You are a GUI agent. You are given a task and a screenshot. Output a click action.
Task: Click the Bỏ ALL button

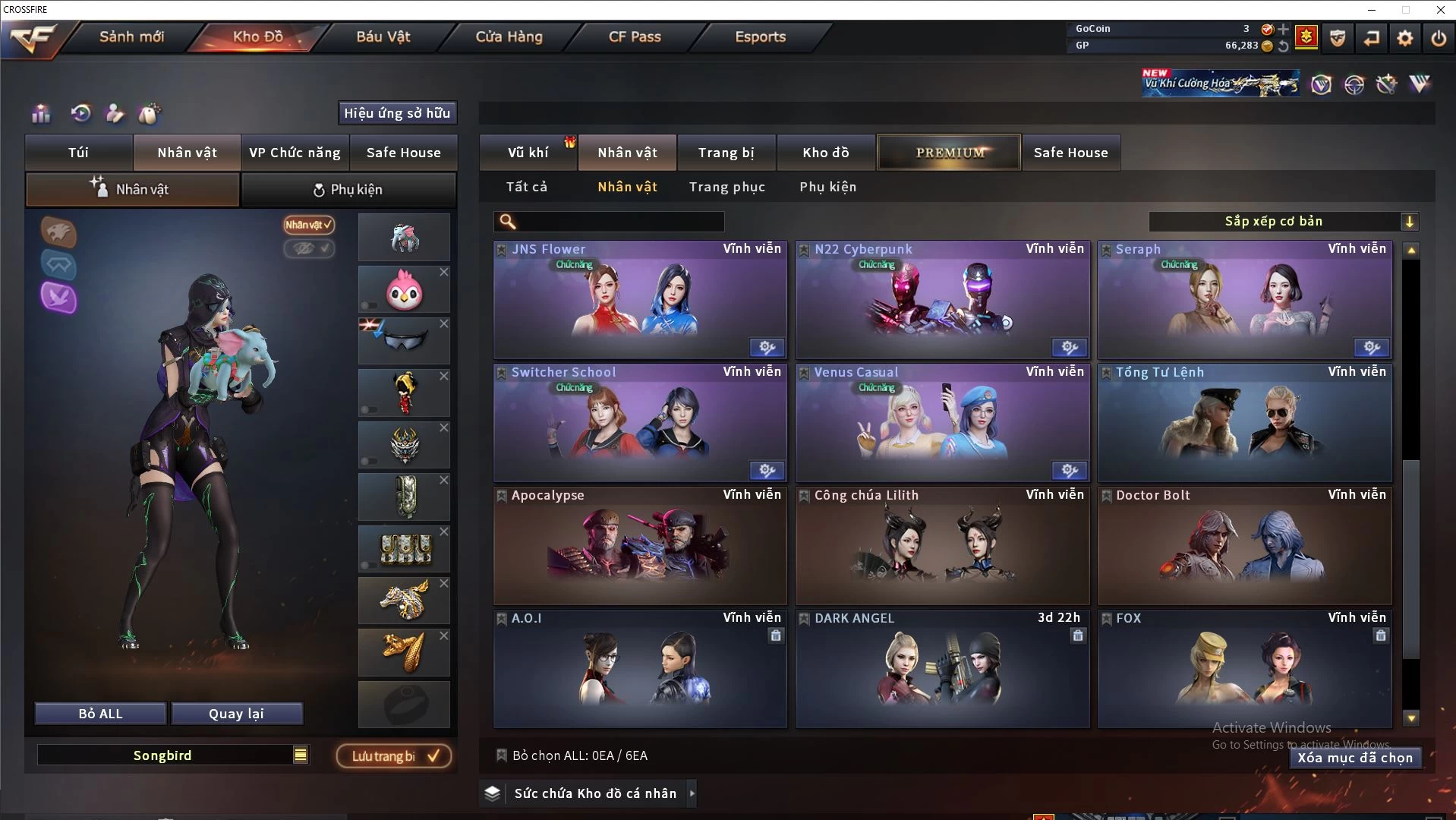pos(100,714)
